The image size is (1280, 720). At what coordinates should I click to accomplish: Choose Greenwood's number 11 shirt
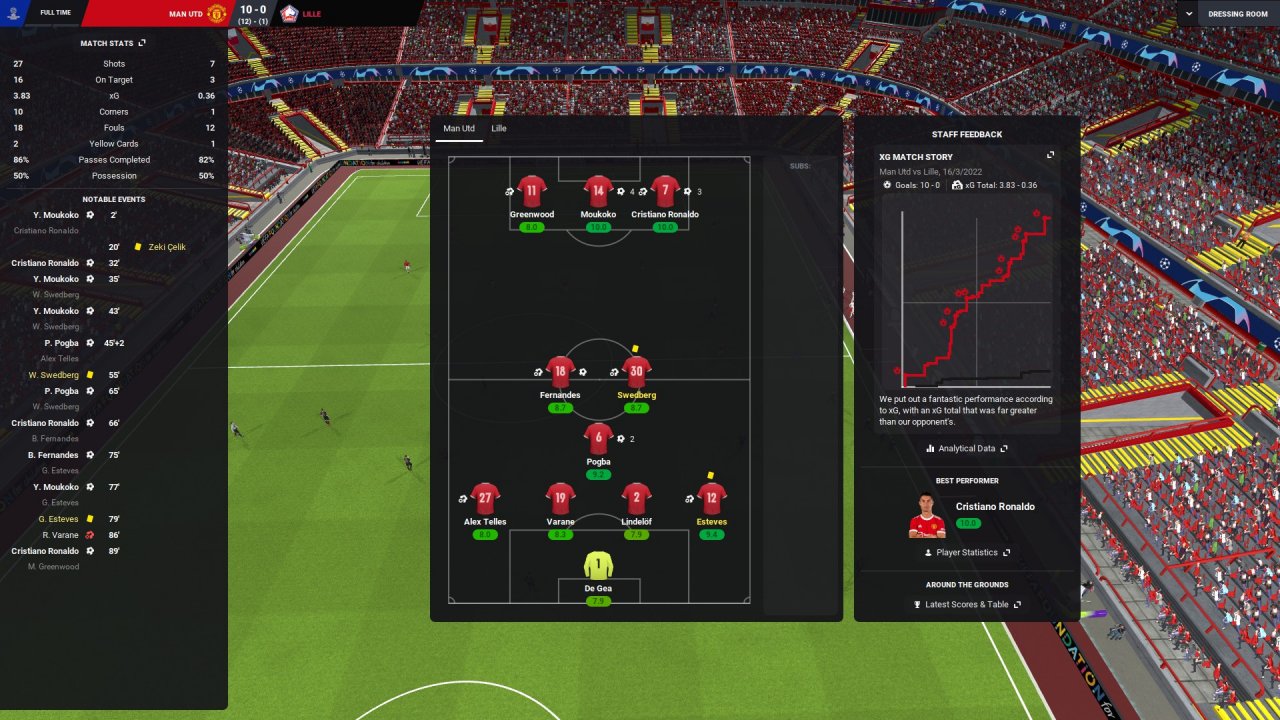(x=532, y=191)
